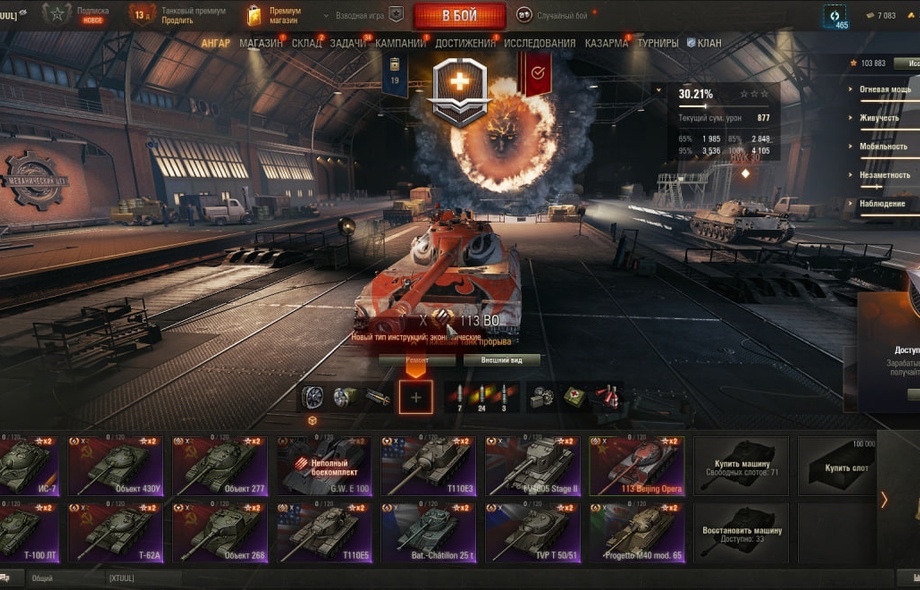920x590 pixels.
Task: Start battle with the В БОЙ button
Action: click(459, 16)
